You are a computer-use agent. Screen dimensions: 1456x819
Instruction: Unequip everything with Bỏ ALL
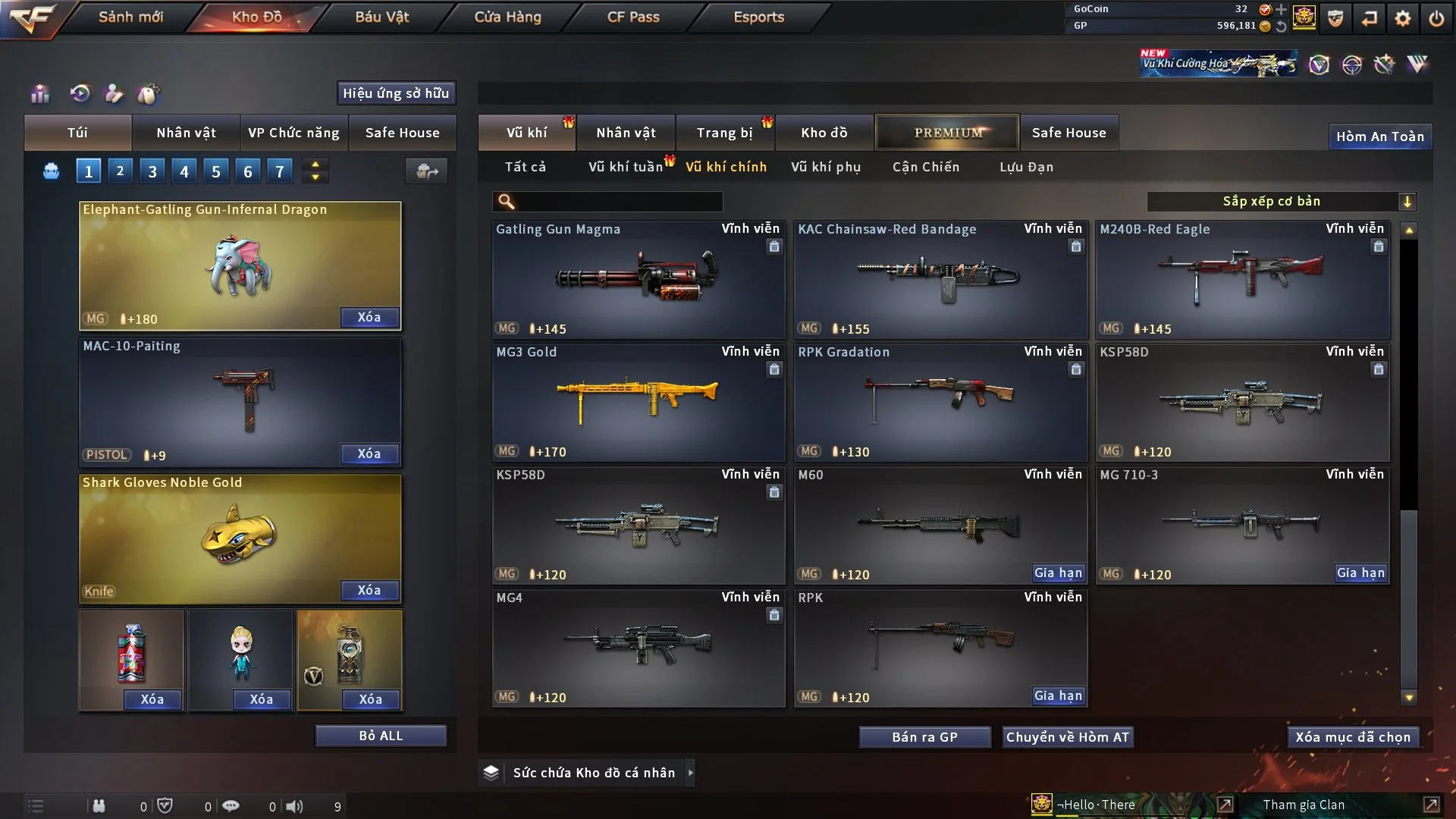pyautogui.click(x=381, y=736)
